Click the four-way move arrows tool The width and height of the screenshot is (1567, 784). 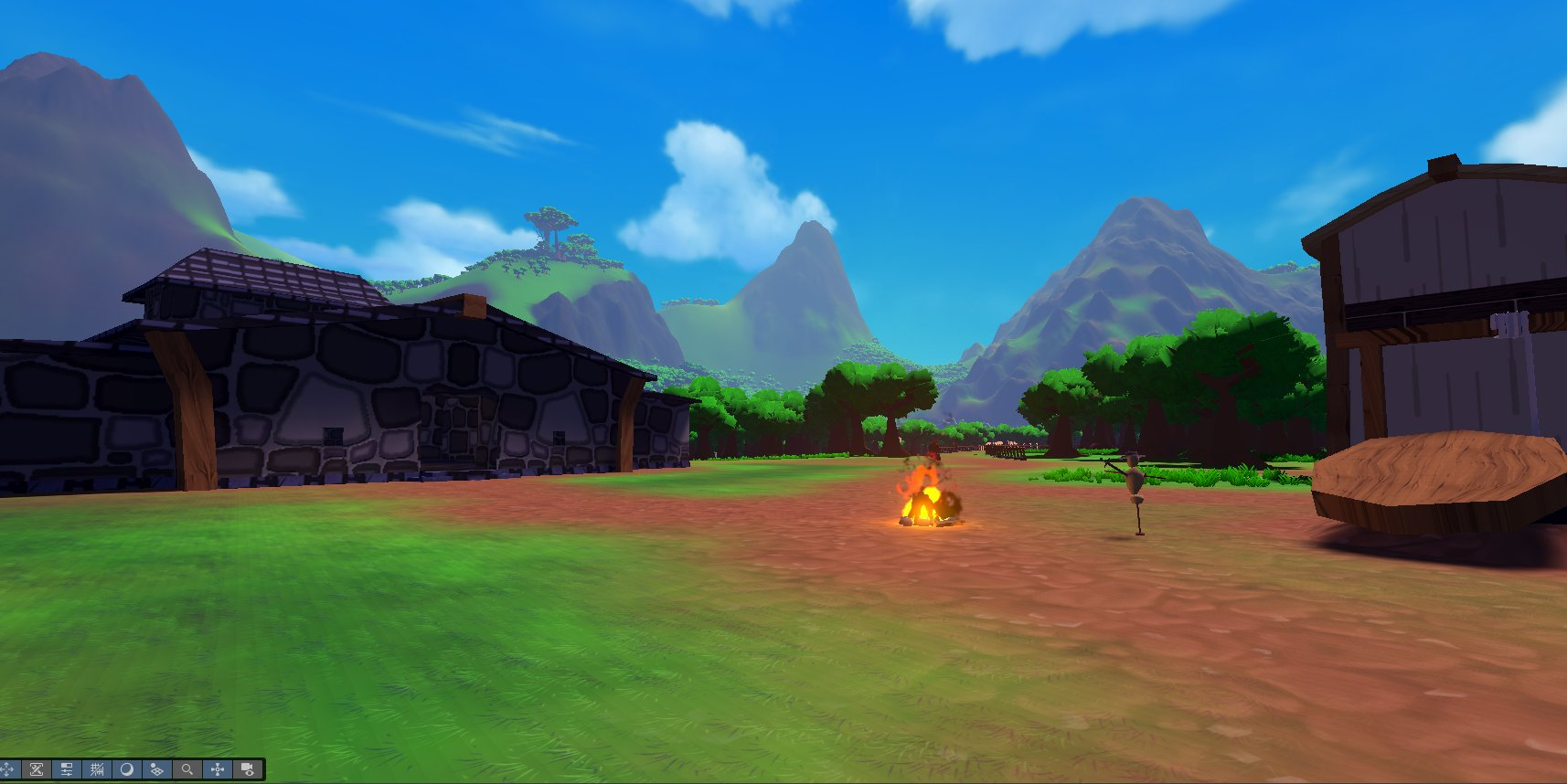tap(7, 769)
